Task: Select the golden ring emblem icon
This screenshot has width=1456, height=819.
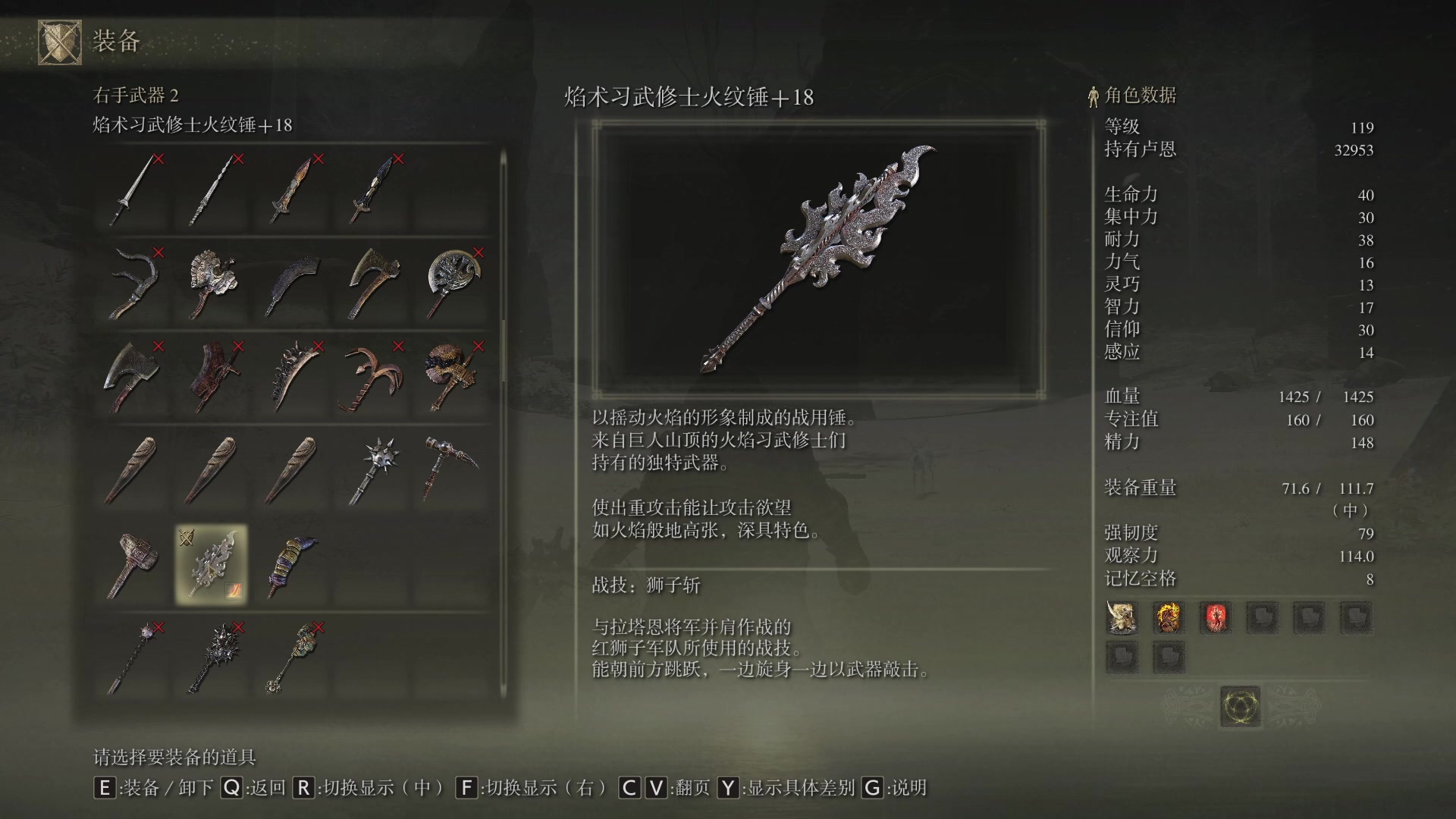Action: pyautogui.click(x=1240, y=706)
